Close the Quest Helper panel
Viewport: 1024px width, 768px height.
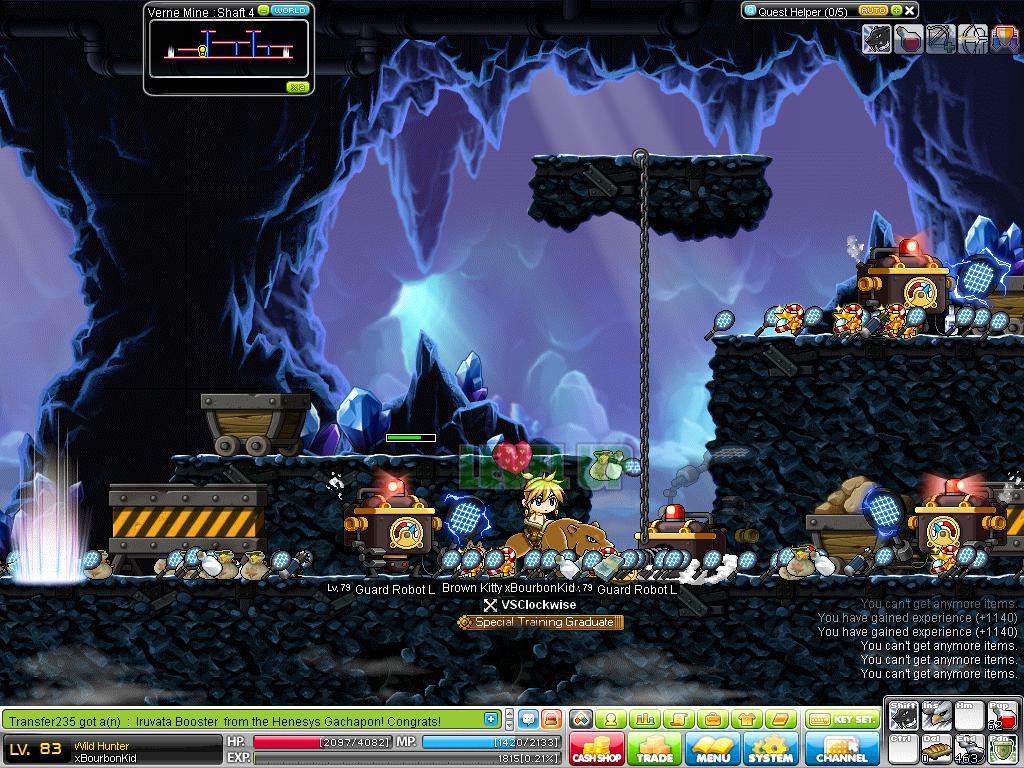click(x=910, y=11)
